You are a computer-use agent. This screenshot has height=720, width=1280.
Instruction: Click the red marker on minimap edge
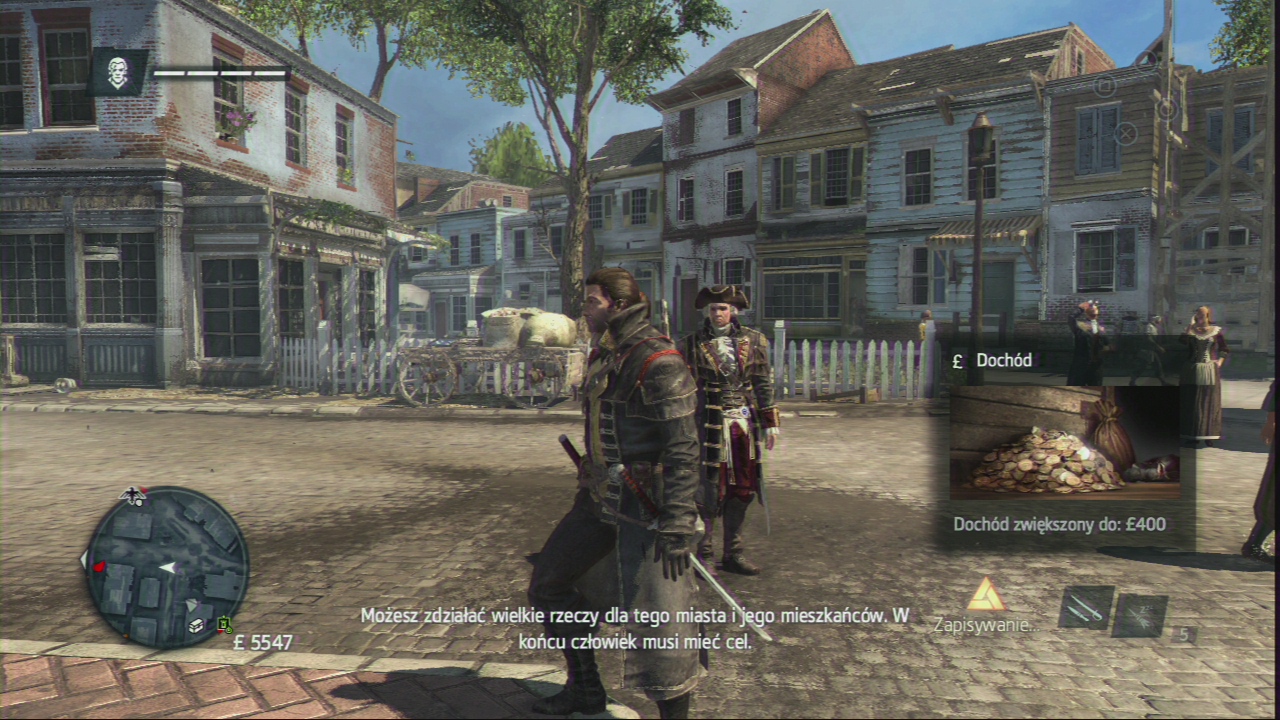pos(98,567)
